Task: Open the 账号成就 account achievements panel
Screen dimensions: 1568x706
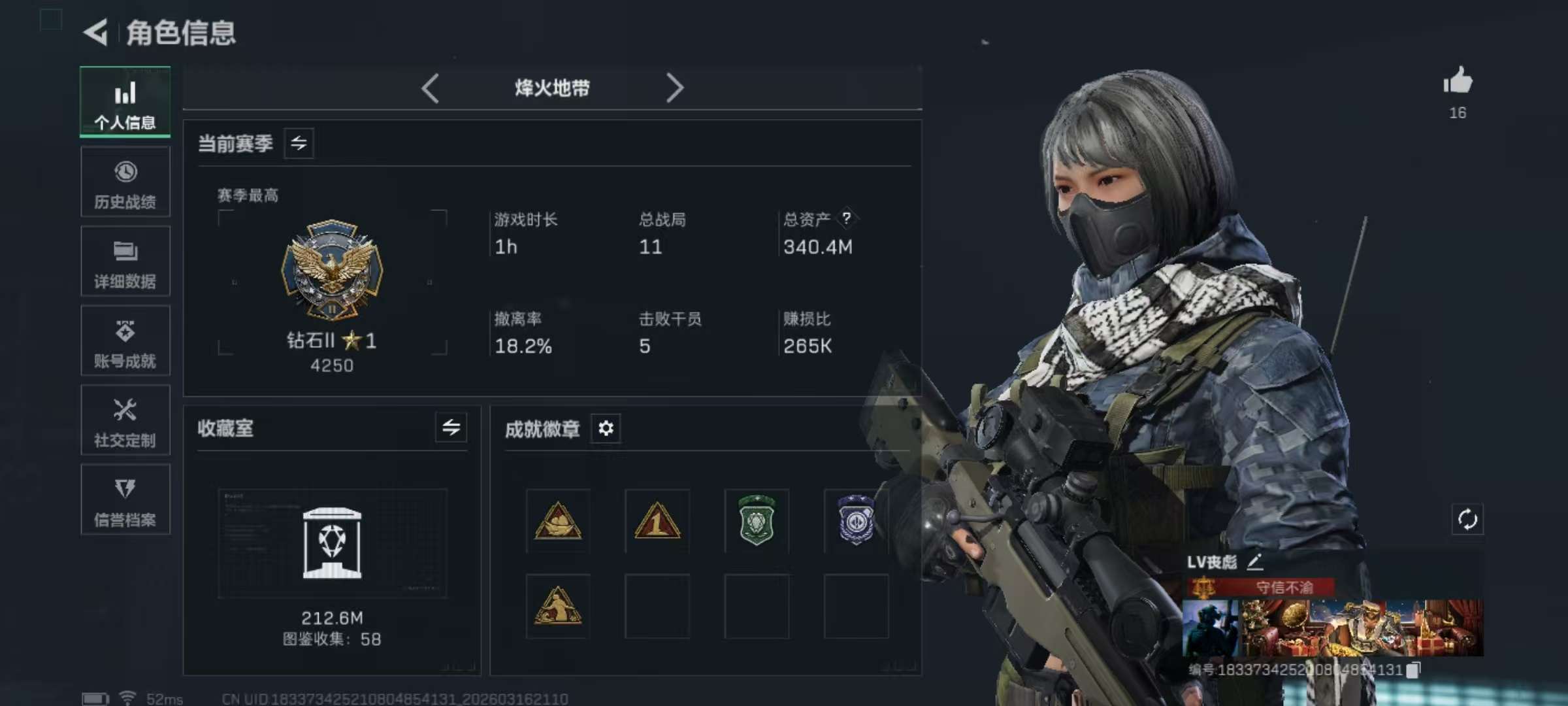Action: [x=125, y=341]
